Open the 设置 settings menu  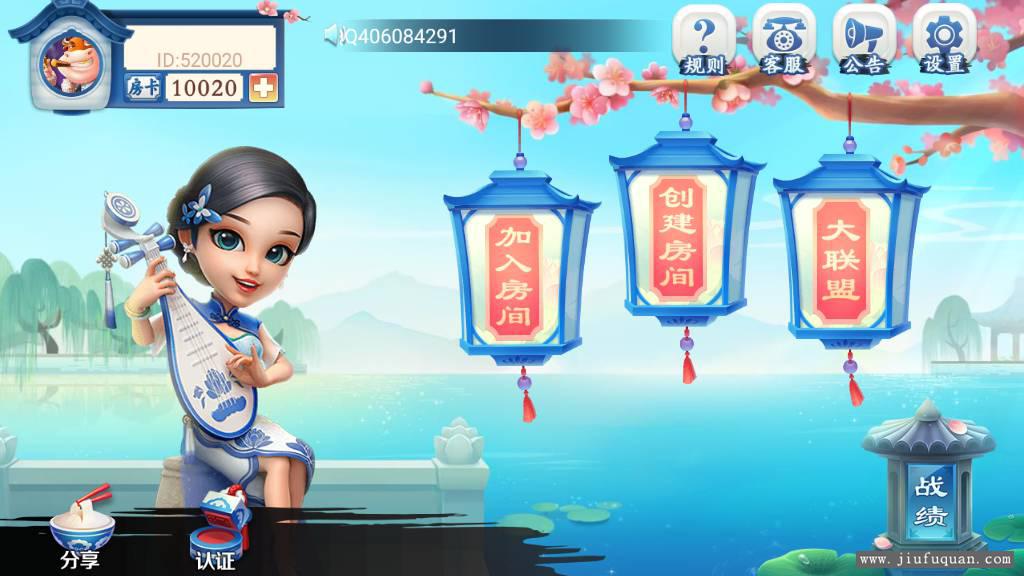click(943, 40)
